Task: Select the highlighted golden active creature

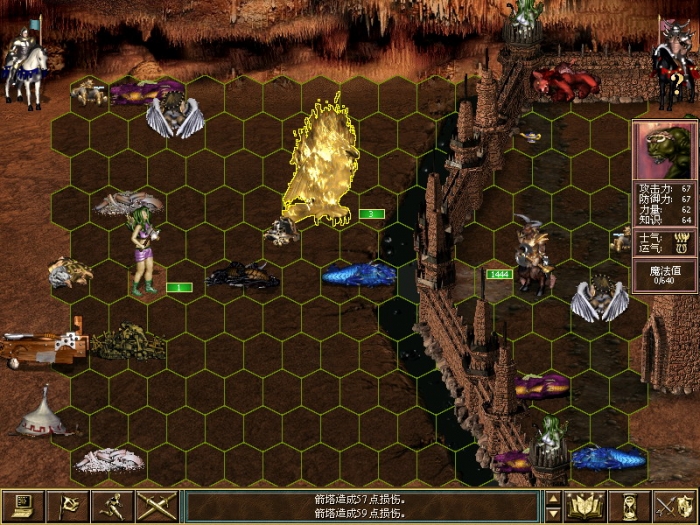Action: 322,165
